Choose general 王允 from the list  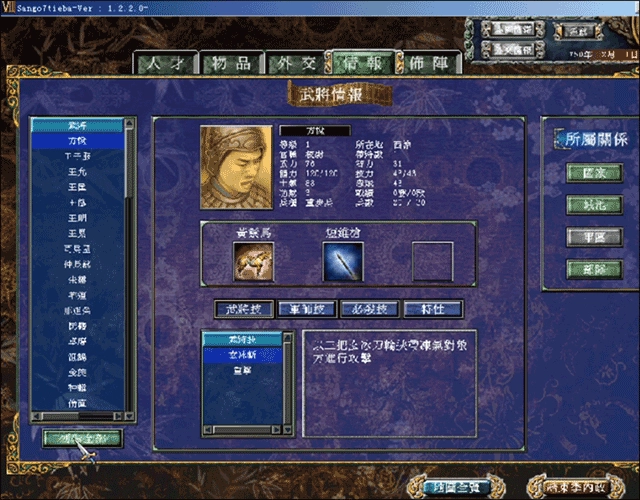click(x=77, y=174)
